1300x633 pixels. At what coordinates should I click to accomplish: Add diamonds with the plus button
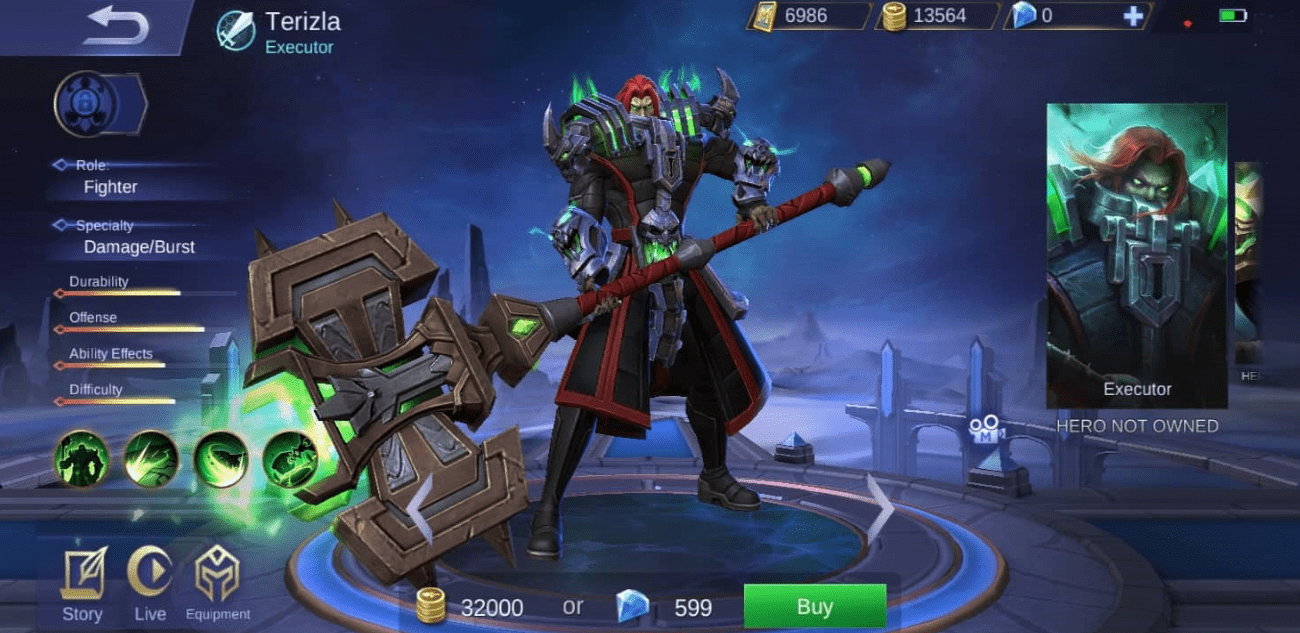click(1132, 16)
